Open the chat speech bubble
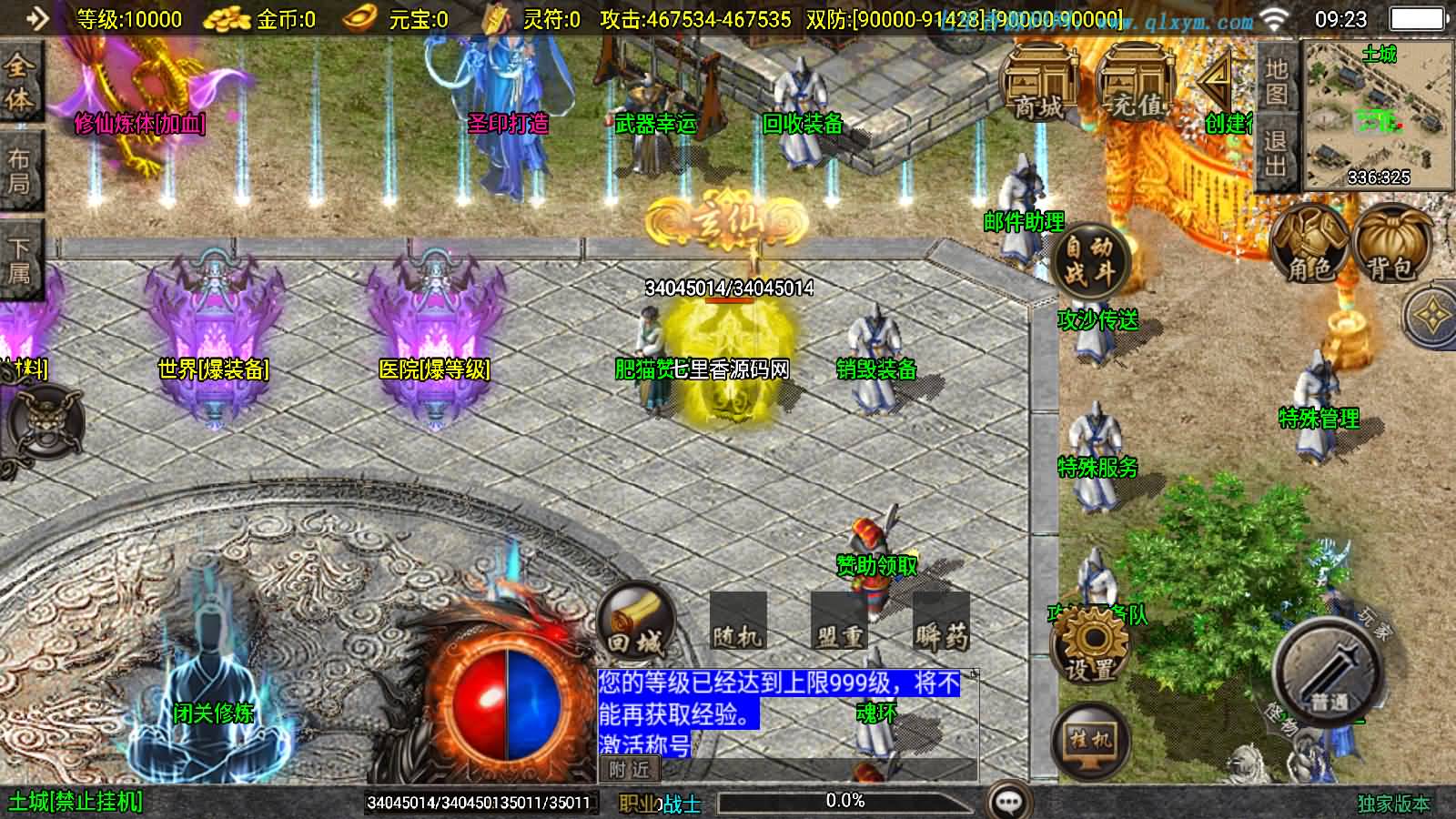Viewport: 1456px width, 819px height. [x=1008, y=802]
